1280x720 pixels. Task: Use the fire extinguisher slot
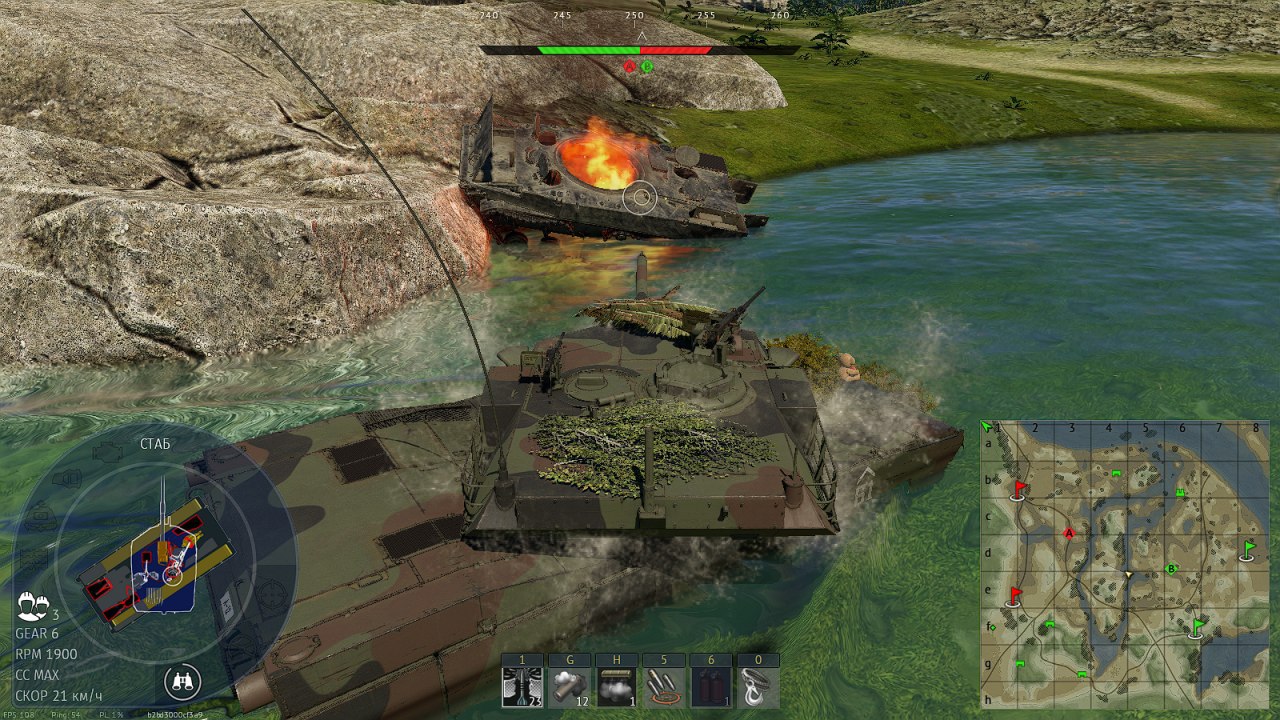tap(710, 688)
